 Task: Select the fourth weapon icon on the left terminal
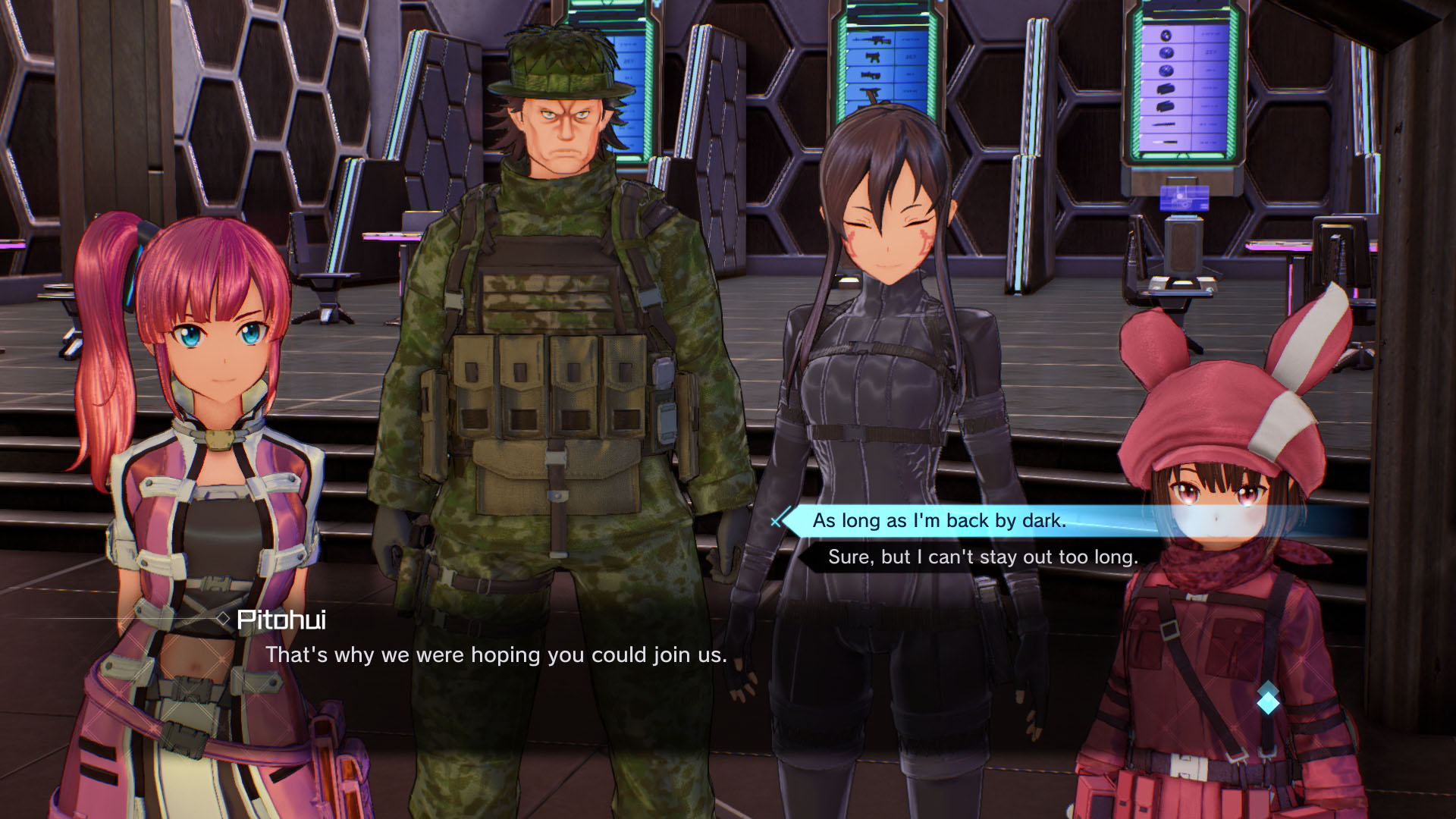(x=869, y=93)
